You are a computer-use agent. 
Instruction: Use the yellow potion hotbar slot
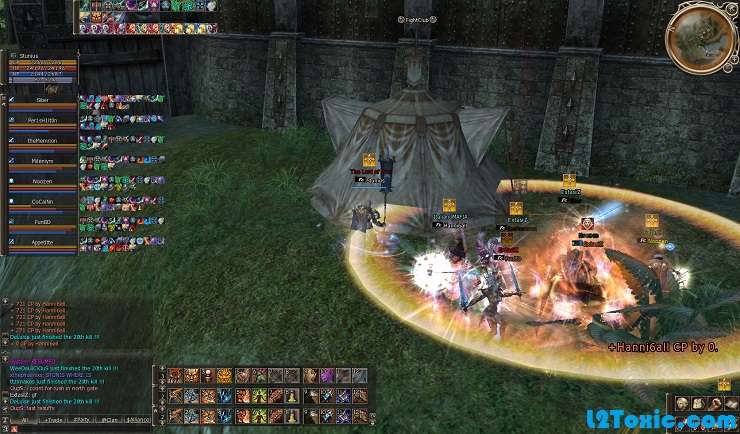point(290,395)
